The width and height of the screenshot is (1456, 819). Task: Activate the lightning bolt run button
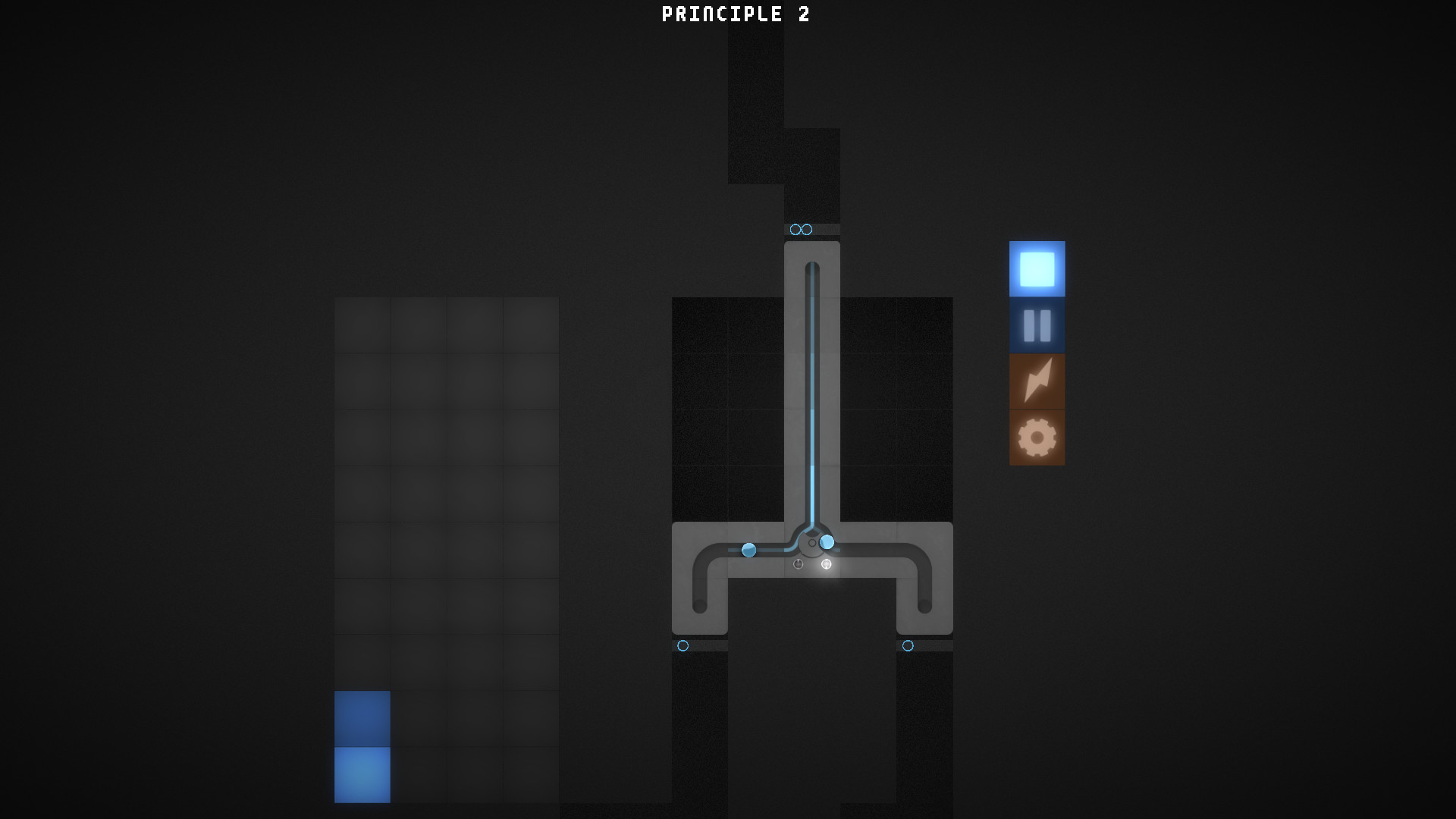[1036, 382]
